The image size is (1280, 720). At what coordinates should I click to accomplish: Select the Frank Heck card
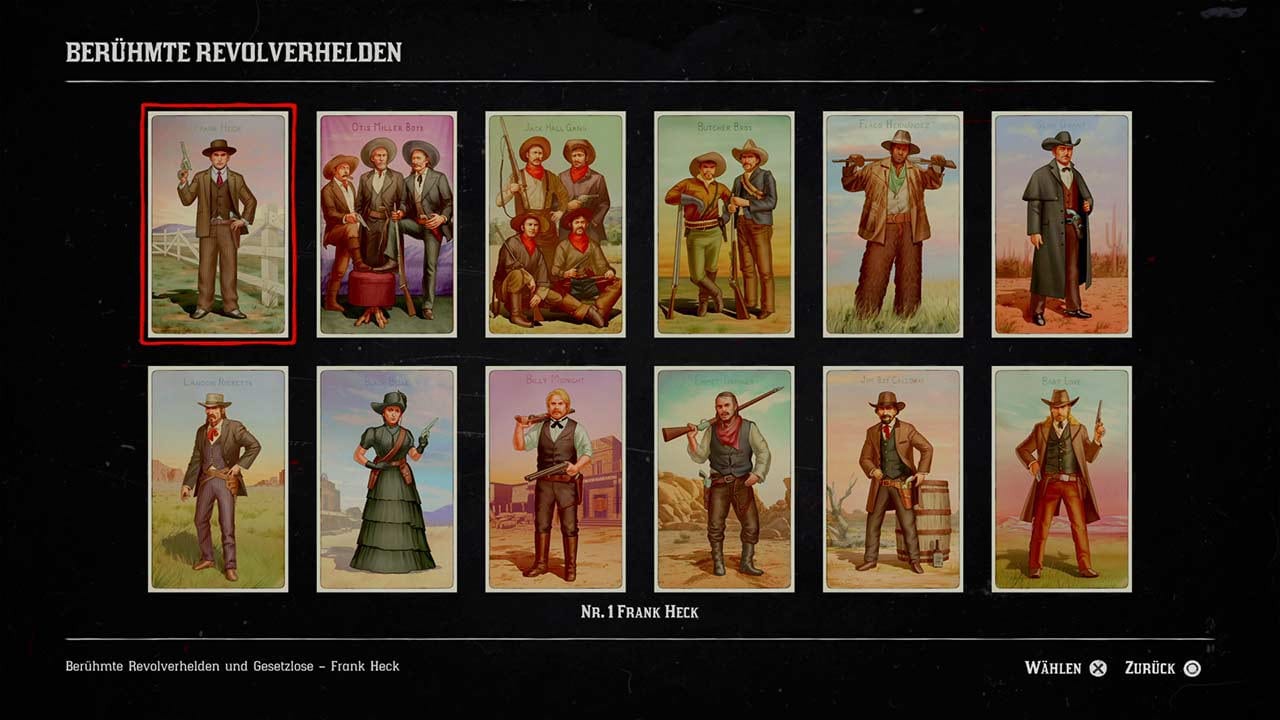218,224
